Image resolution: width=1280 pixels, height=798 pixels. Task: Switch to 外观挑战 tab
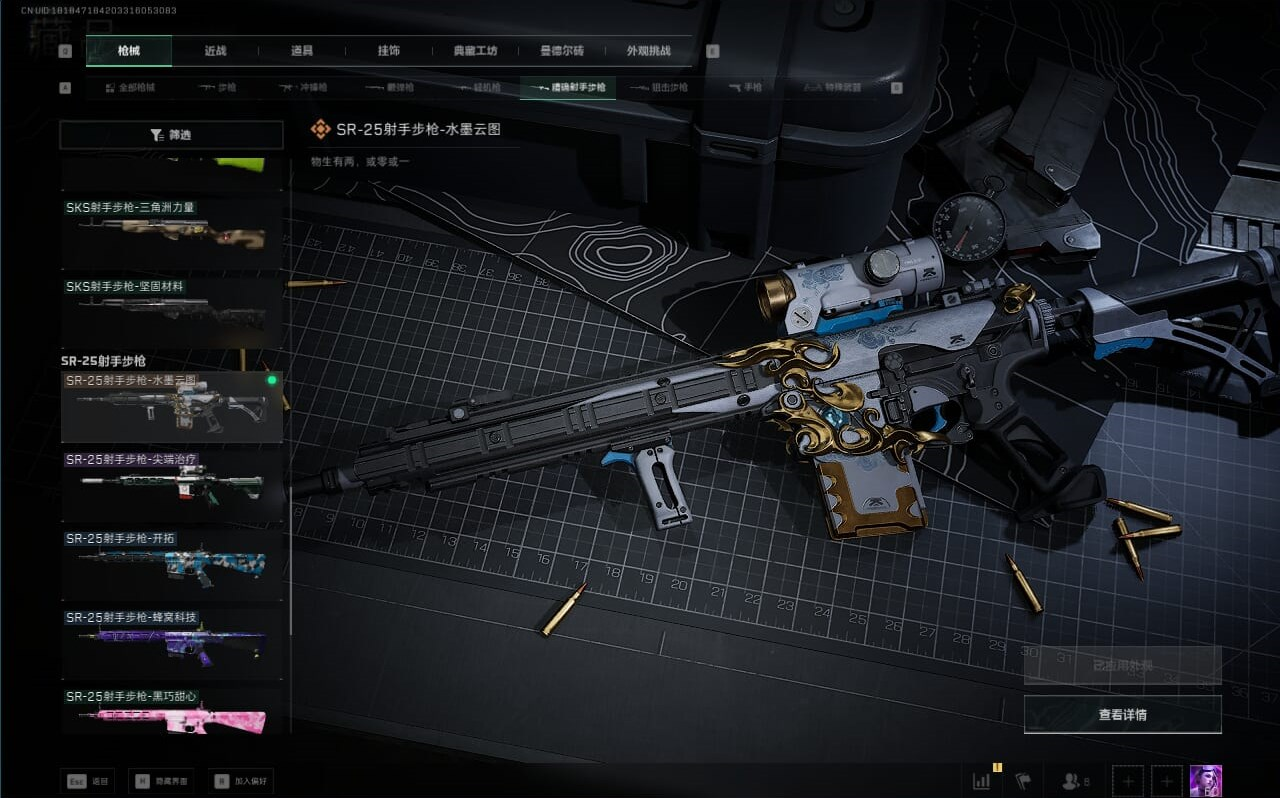[648, 51]
